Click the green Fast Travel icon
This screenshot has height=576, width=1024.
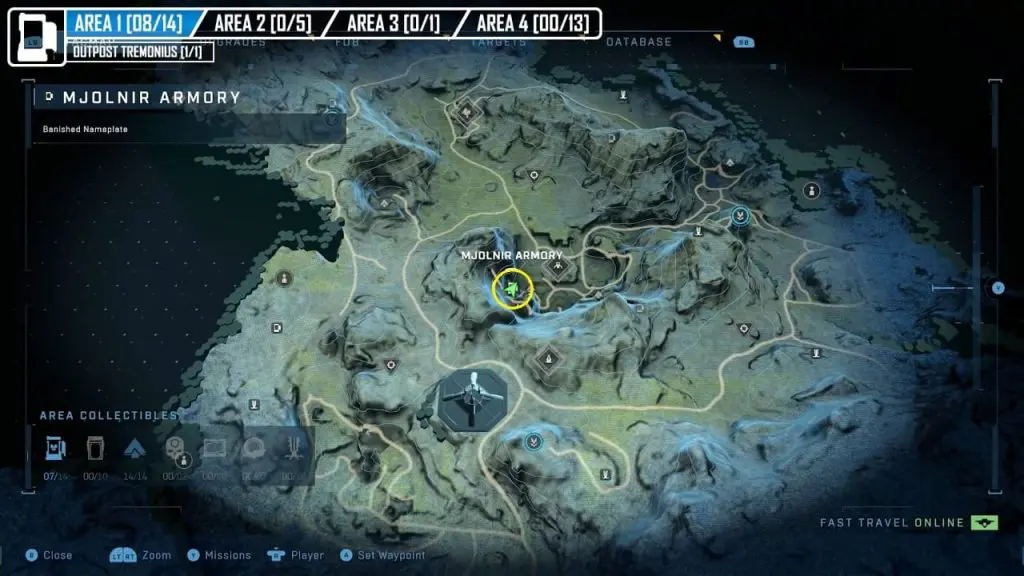click(x=984, y=522)
